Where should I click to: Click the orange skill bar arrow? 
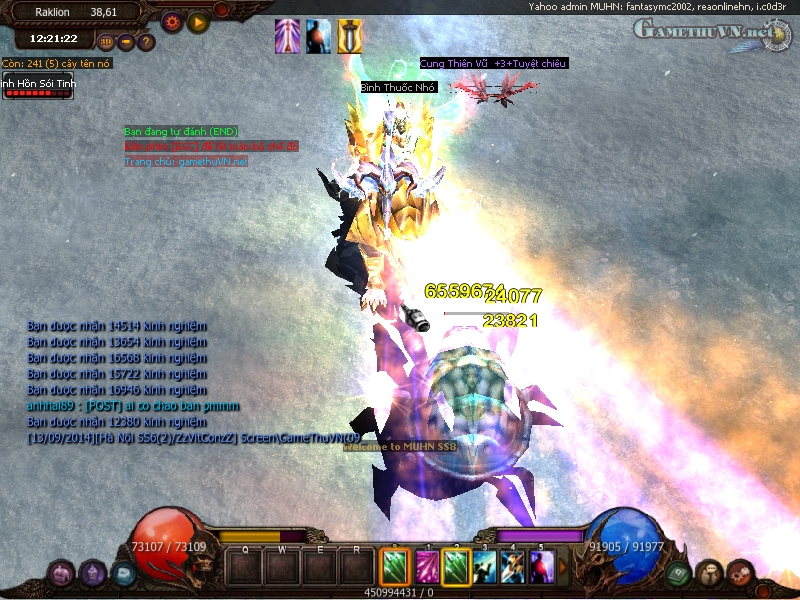point(564,567)
